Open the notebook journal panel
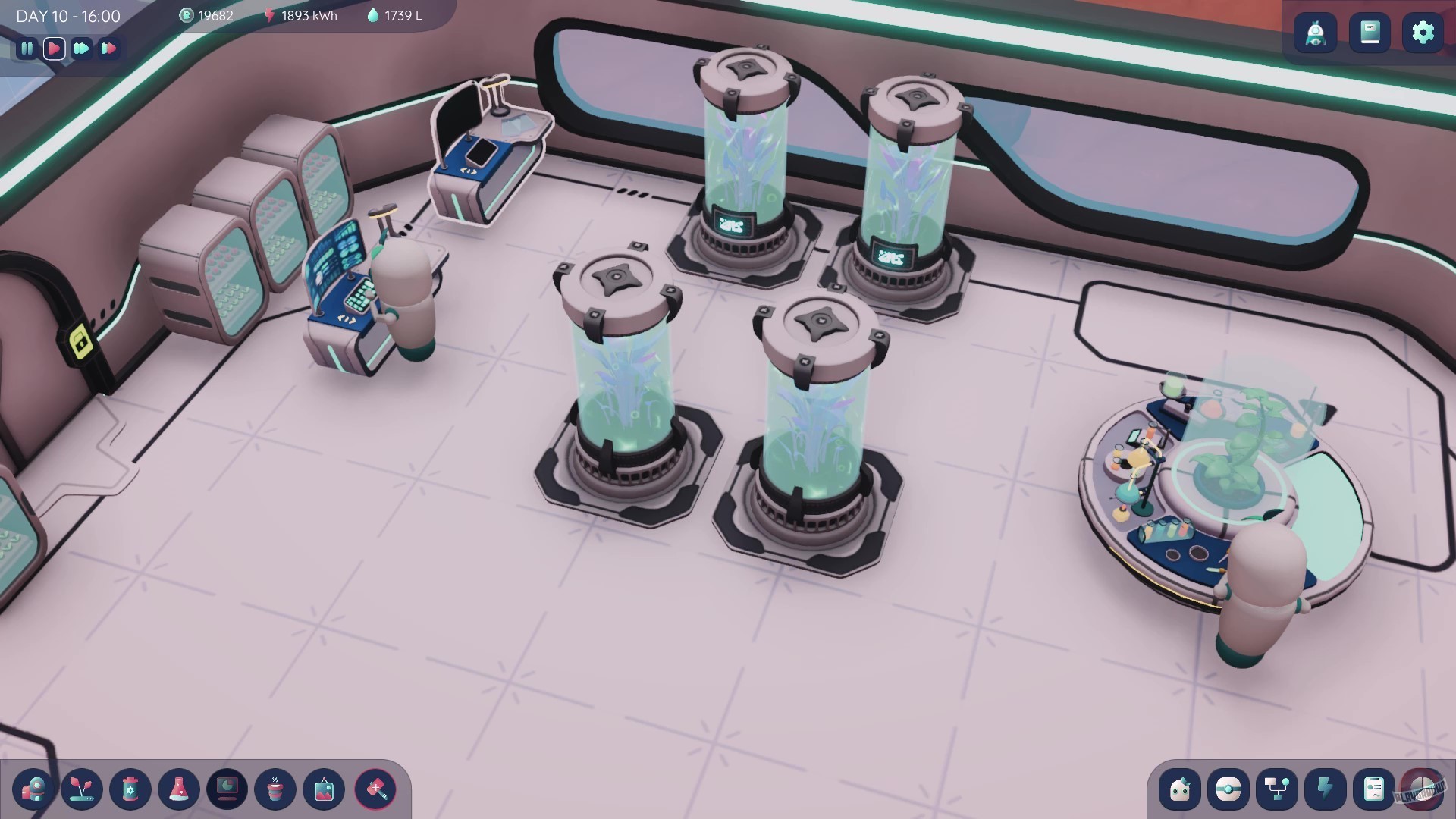The image size is (1456, 819). 1370,32
